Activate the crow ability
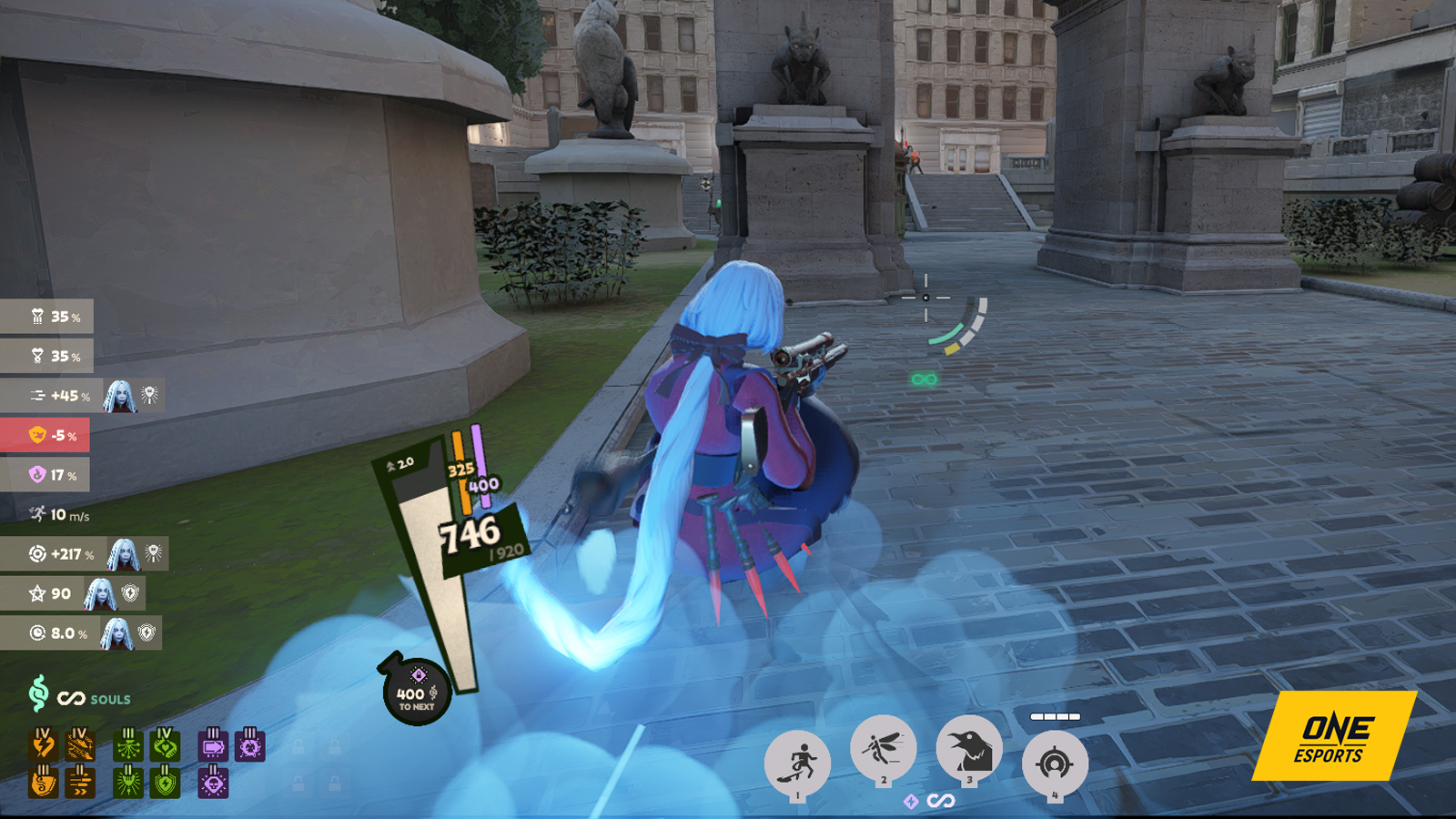The height and width of the screenshot is (819, 1456). tap(969, 748)
